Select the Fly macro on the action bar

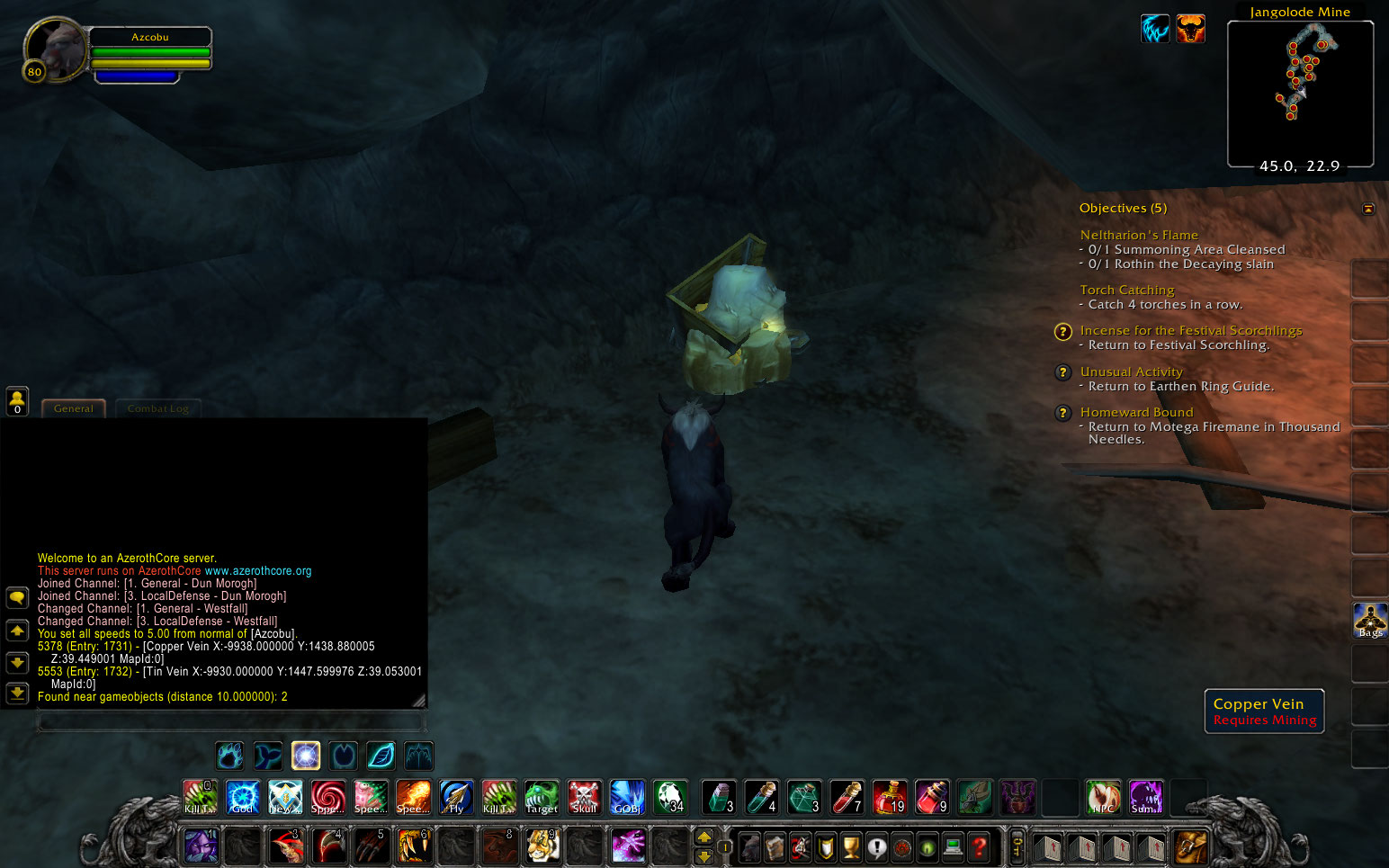[455, 797]
